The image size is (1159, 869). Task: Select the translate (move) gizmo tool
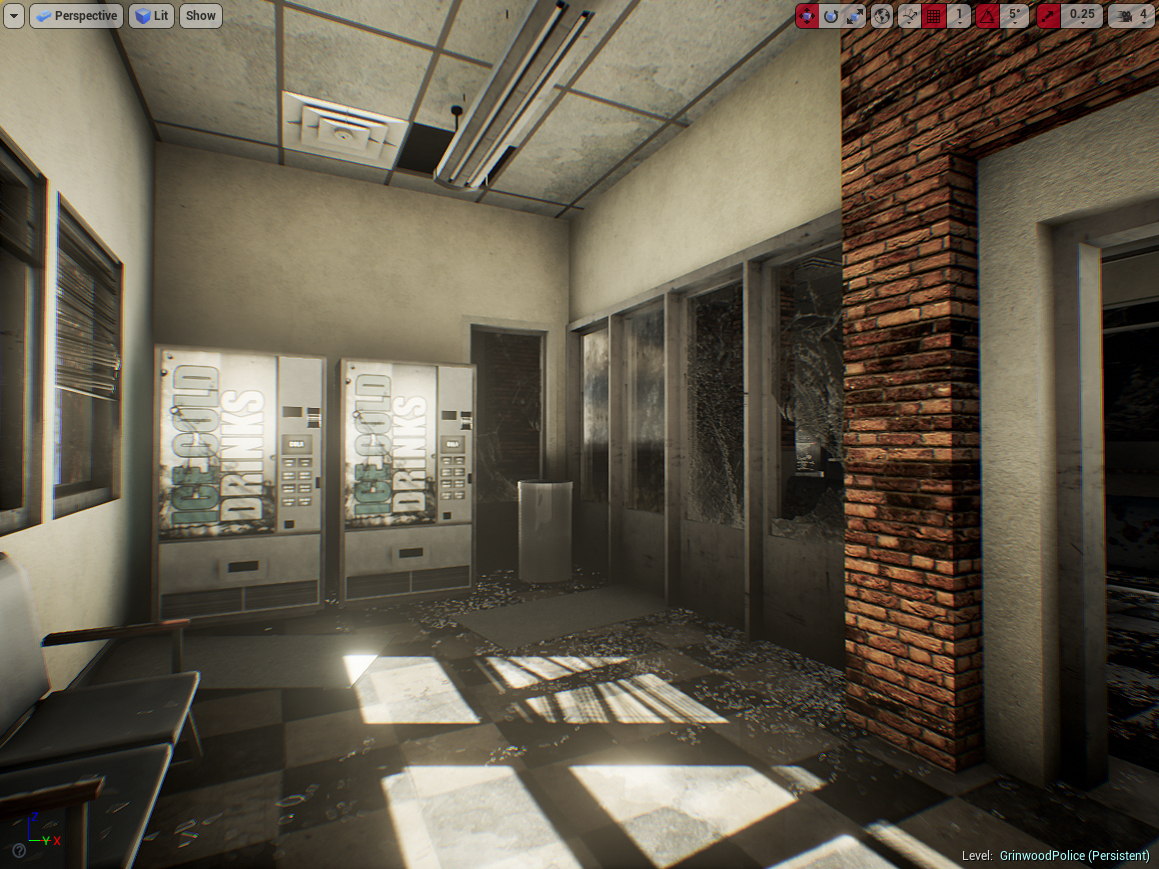point(807,16)
